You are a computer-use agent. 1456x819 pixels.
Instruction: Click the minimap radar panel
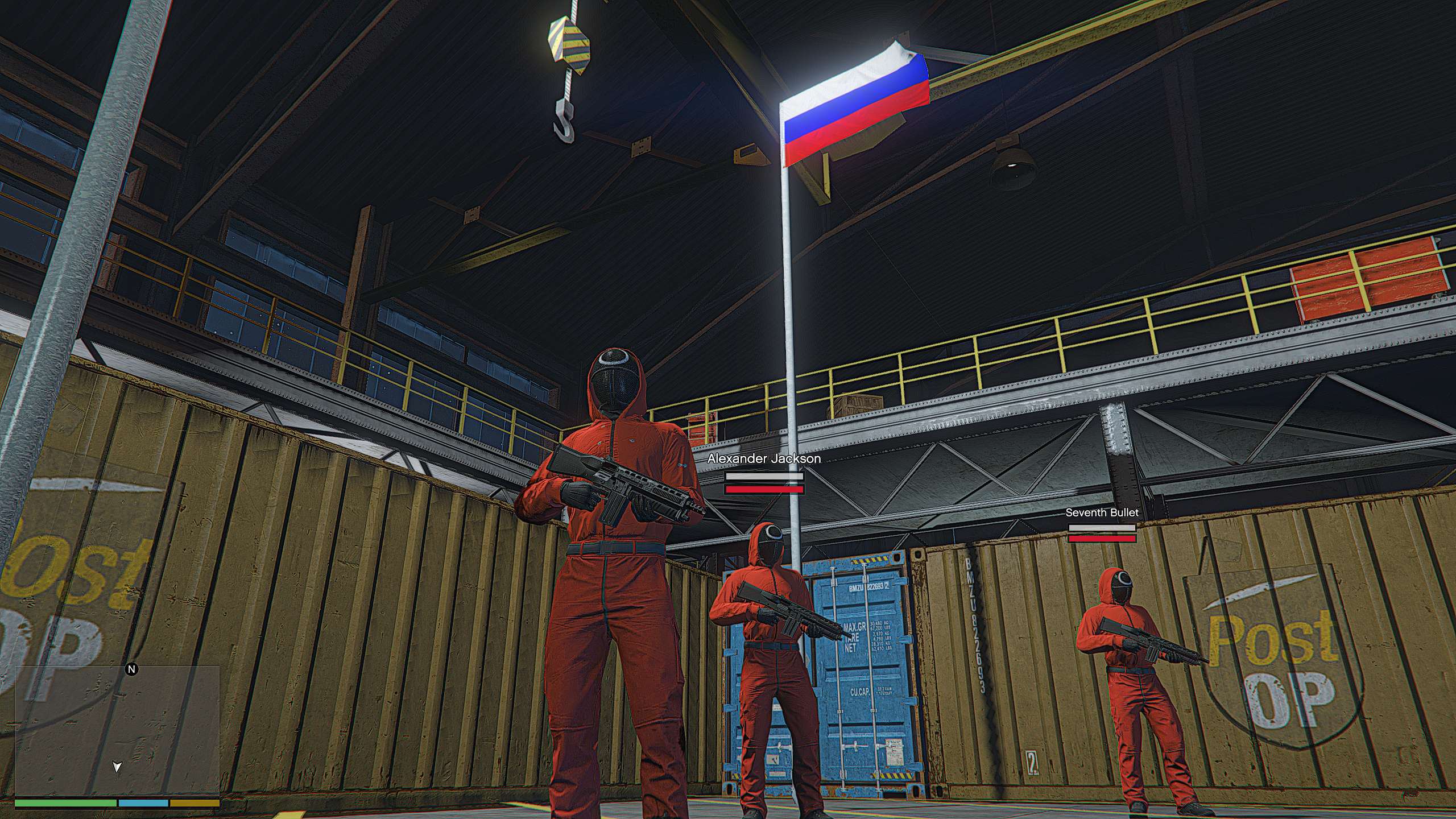pyautogui.click(x=117, y=731)
